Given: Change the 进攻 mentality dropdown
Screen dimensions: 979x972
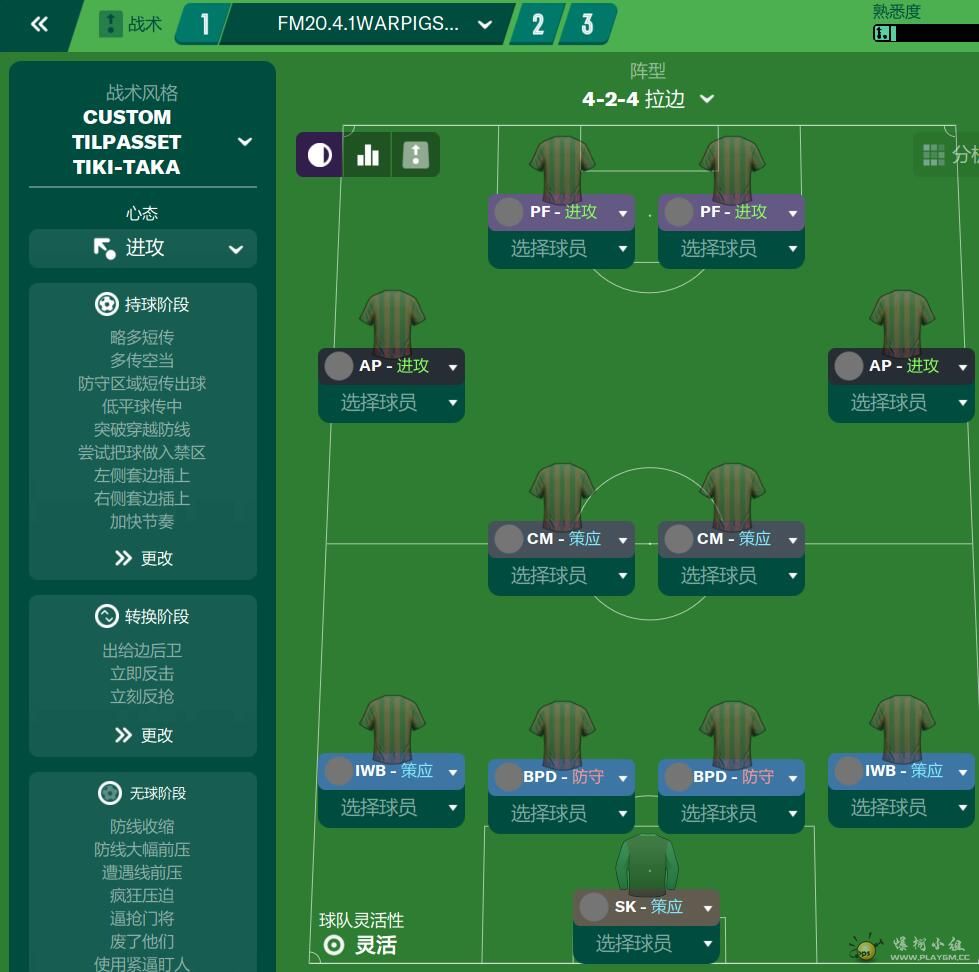Looking at the screenshot, I should point(143,249).
